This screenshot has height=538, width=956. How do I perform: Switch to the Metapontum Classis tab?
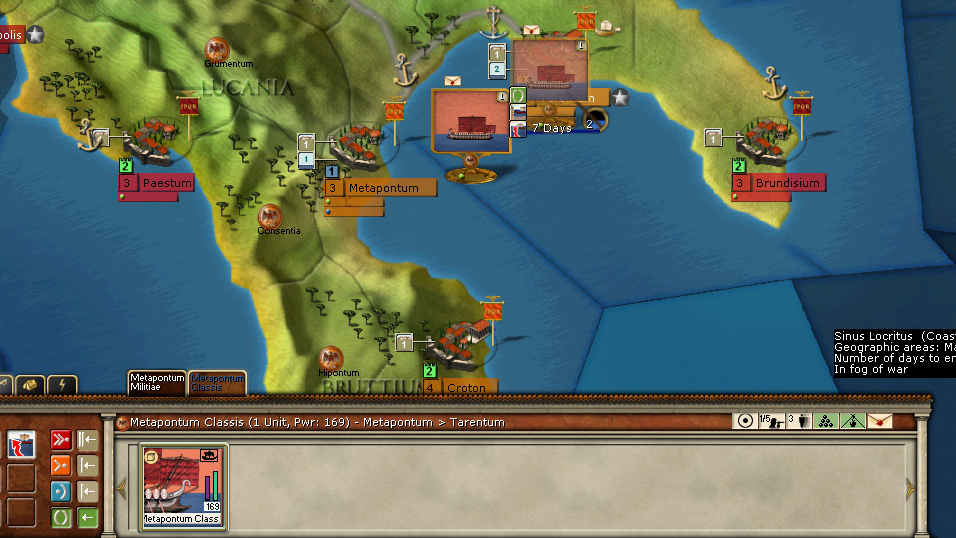(x=217, y=382)
